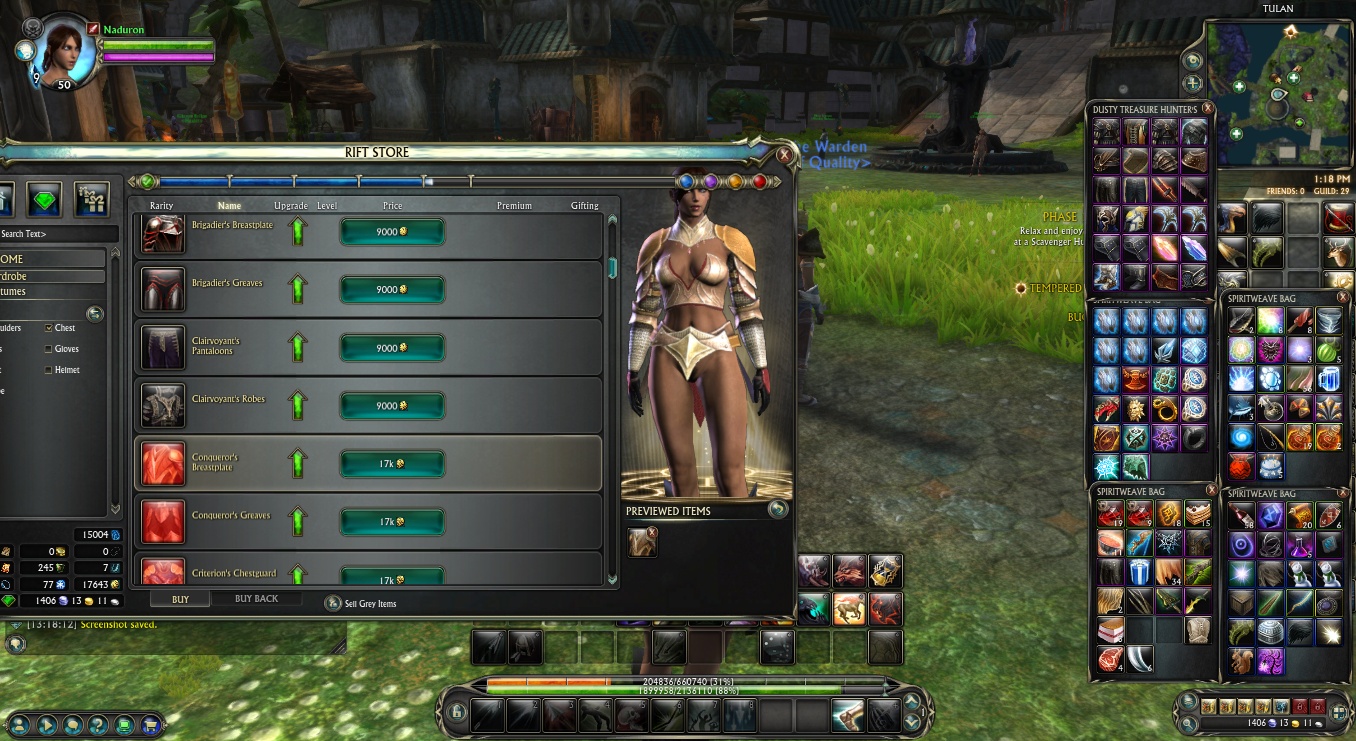Click the Clairvoyant's Robes price button

click(x=392, y=405)
